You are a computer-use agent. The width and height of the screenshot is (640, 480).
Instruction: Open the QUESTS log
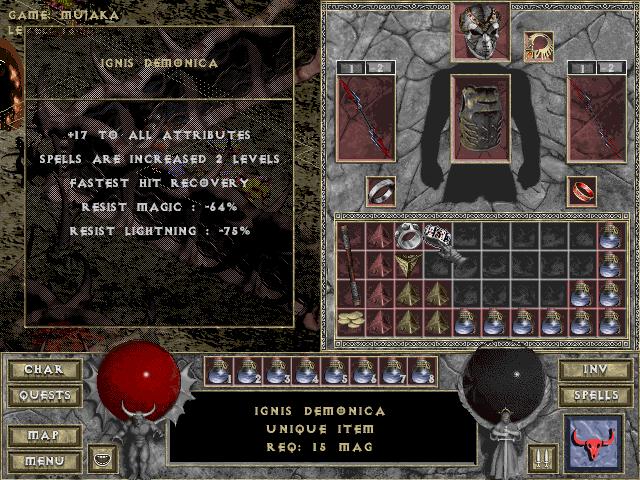(x=43, y=395)
